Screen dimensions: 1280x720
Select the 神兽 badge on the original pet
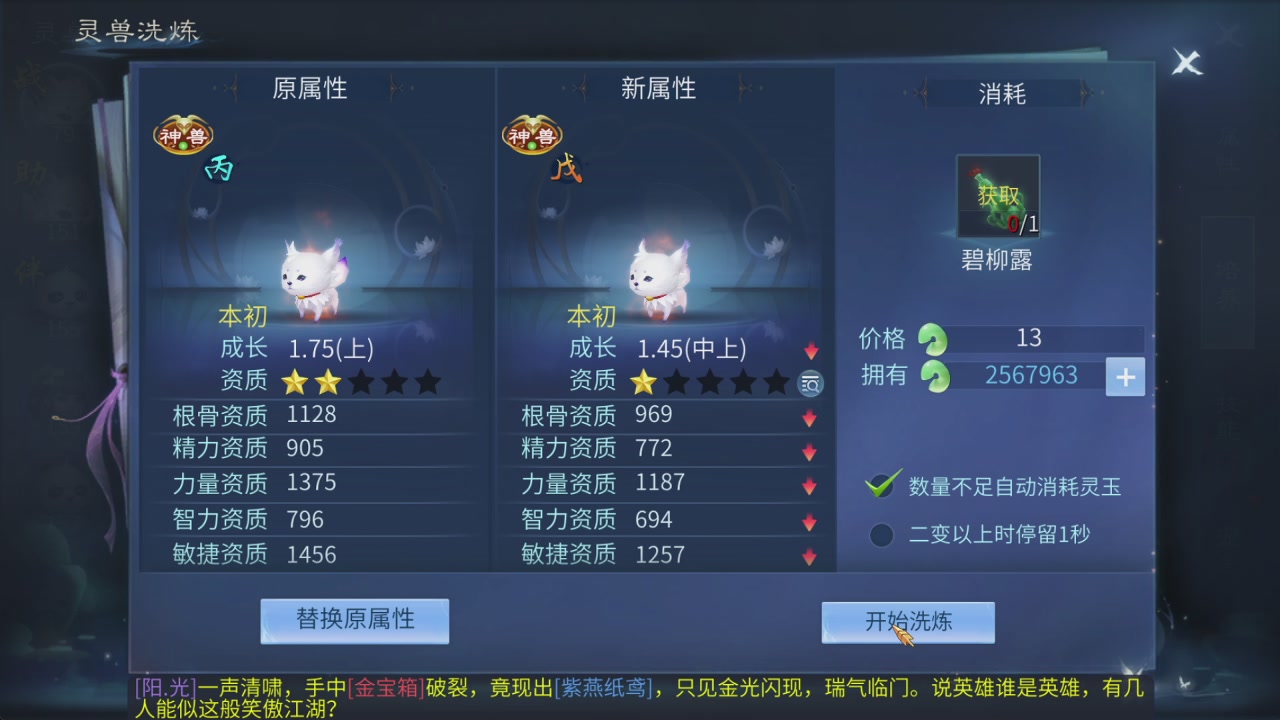pyautogui.click(x=184, y=133)
